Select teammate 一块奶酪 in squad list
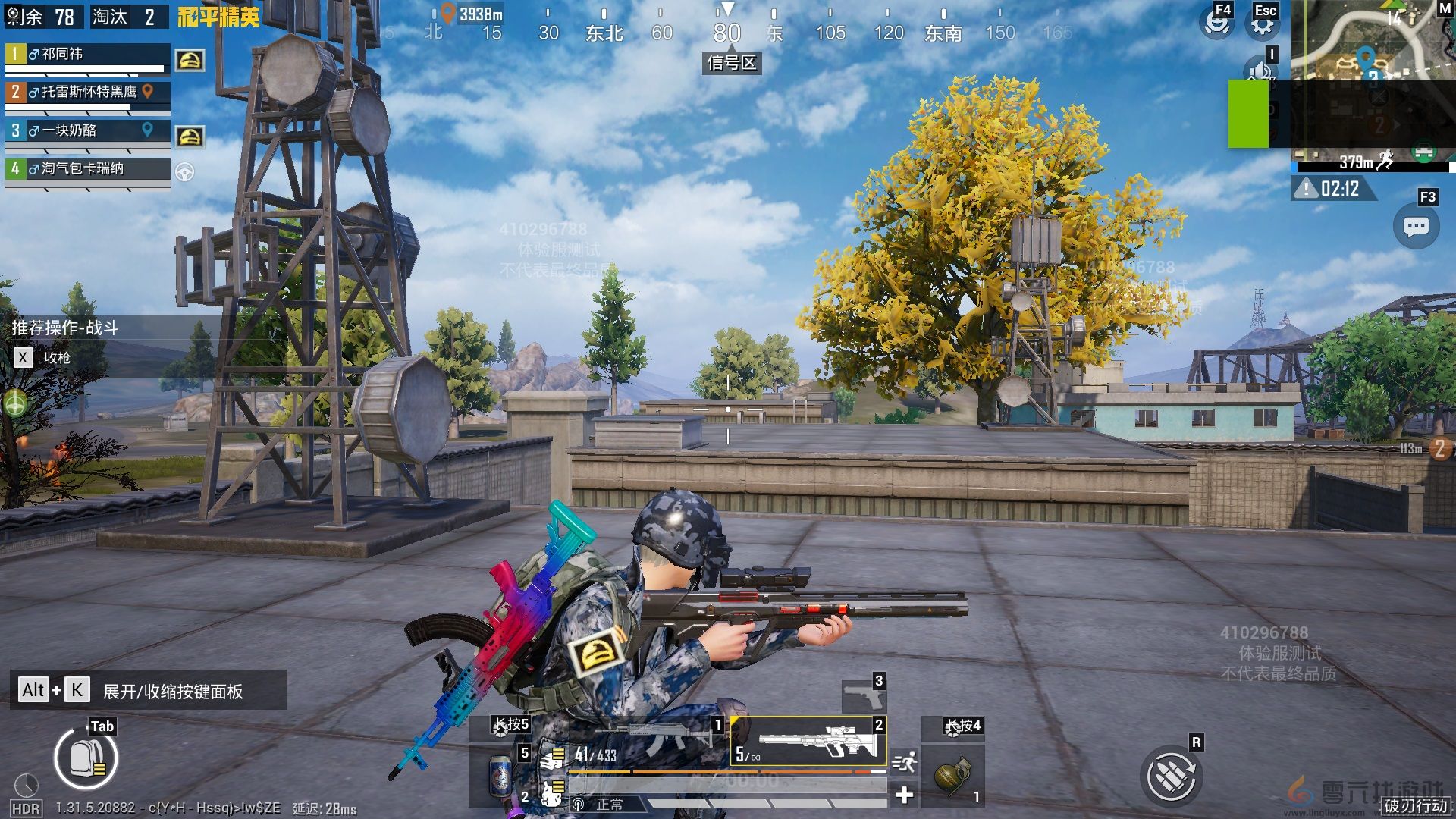 (87, 130)
